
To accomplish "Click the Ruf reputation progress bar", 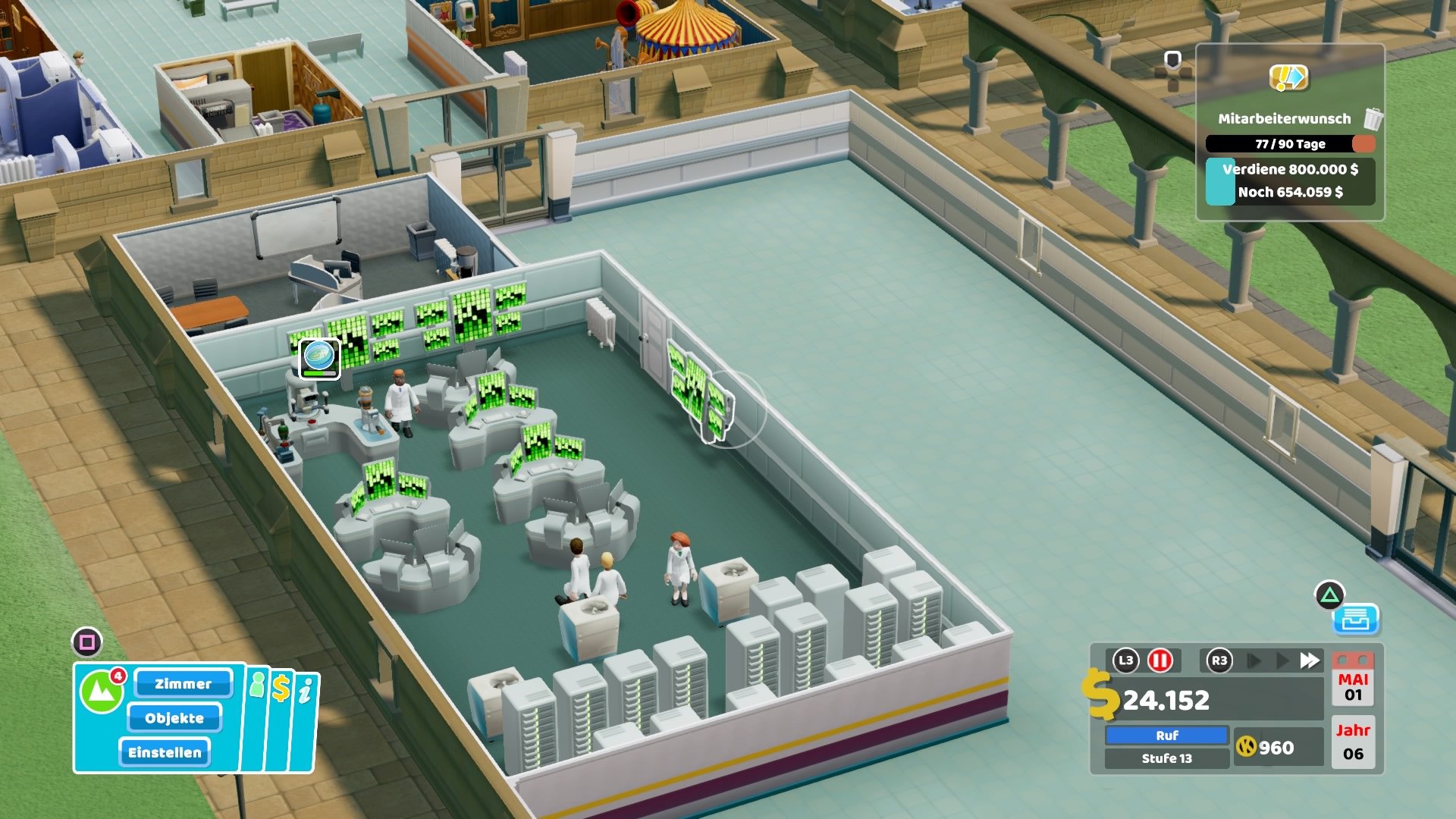I will (1169, 734).
